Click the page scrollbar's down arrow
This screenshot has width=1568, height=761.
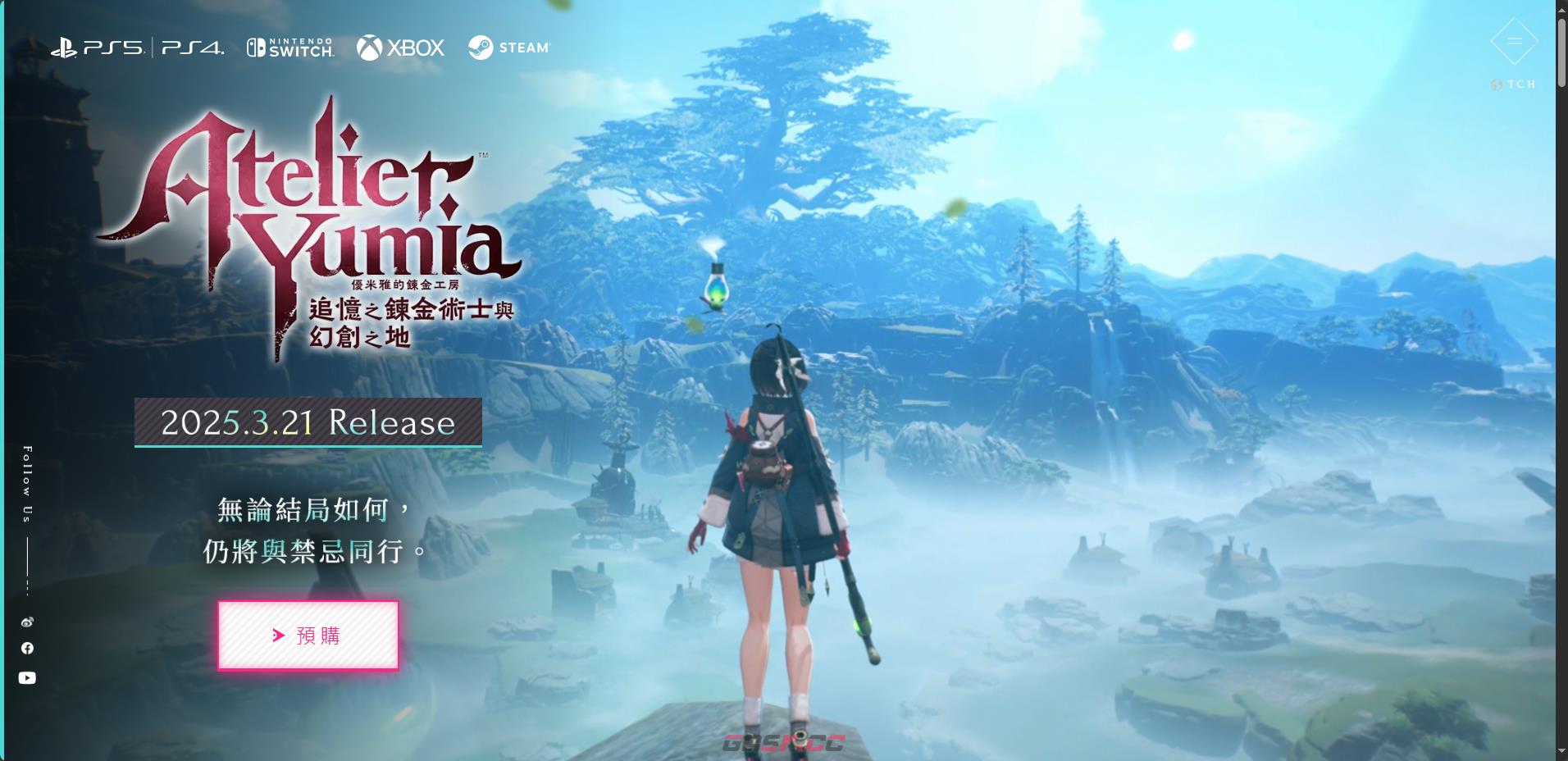(1561, 751)
